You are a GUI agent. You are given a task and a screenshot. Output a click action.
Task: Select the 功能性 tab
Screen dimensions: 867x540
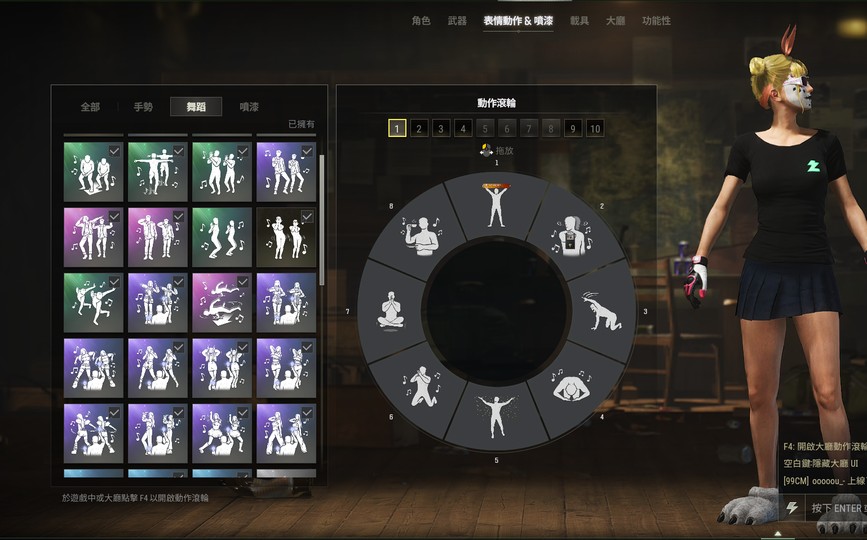657,20
